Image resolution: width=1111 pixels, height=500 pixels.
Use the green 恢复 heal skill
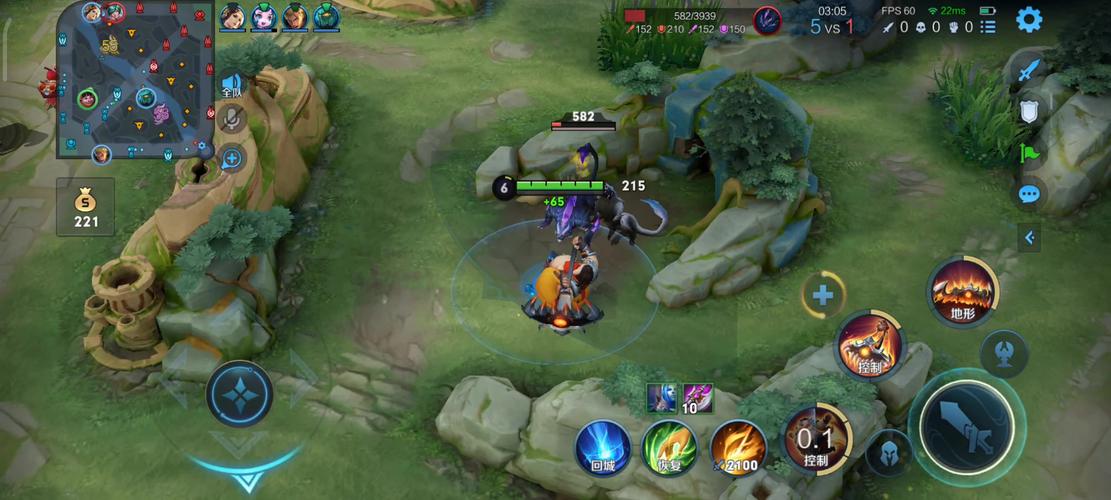(669, 447)
